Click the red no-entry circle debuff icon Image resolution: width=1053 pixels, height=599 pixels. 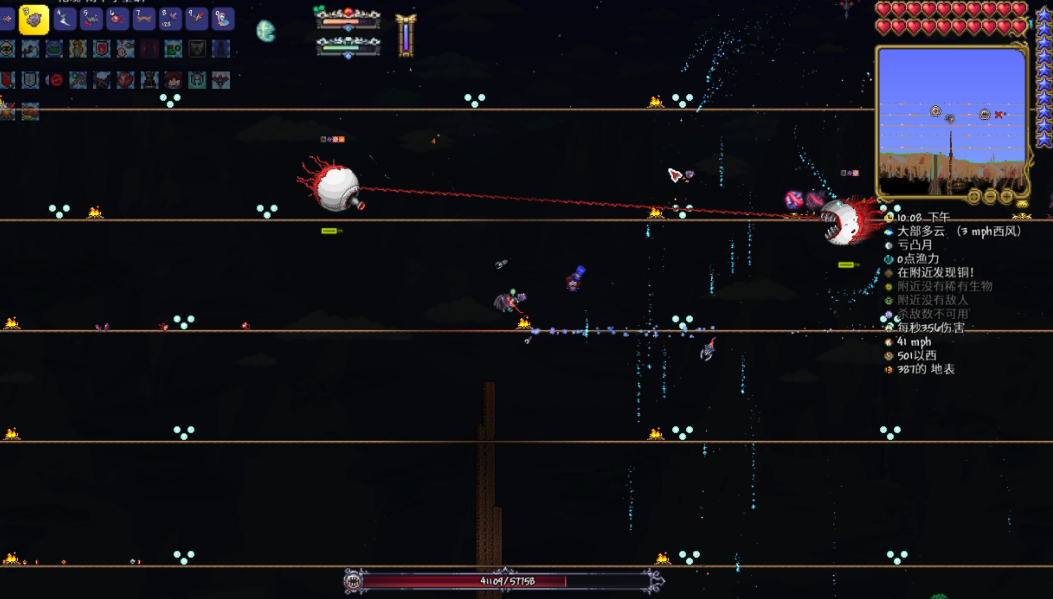click(x=56, y=80)
